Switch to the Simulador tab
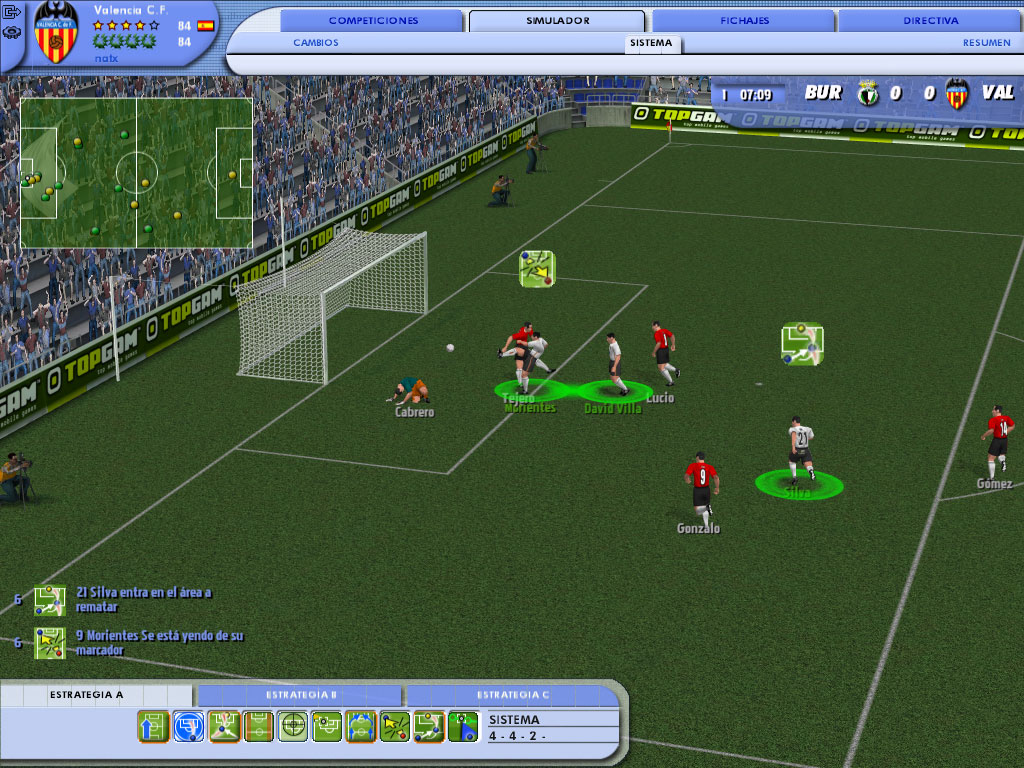Viewport: 1024px width, 768px height. coord(557,20)
